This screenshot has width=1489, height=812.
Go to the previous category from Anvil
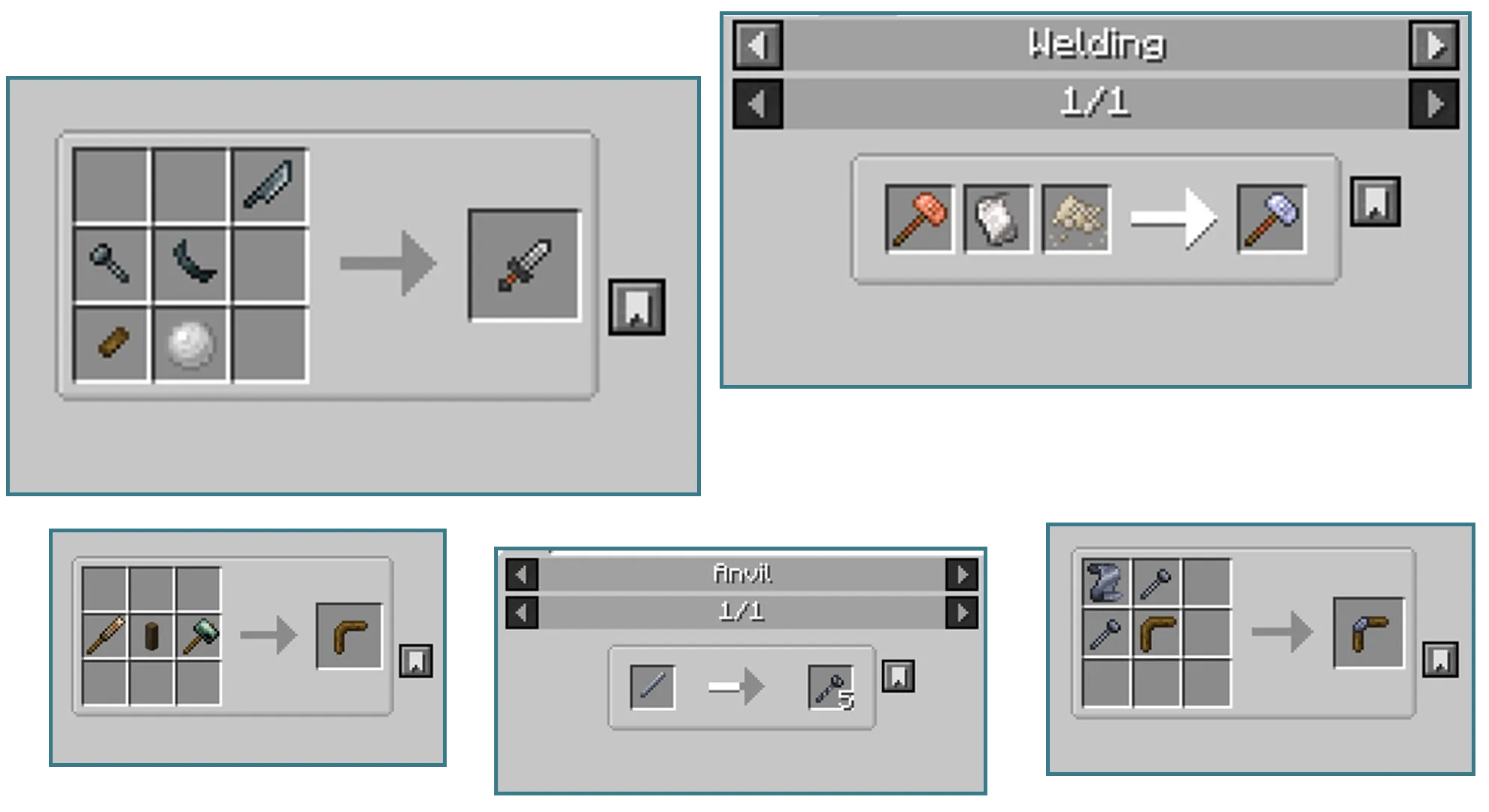pos(522,574)
